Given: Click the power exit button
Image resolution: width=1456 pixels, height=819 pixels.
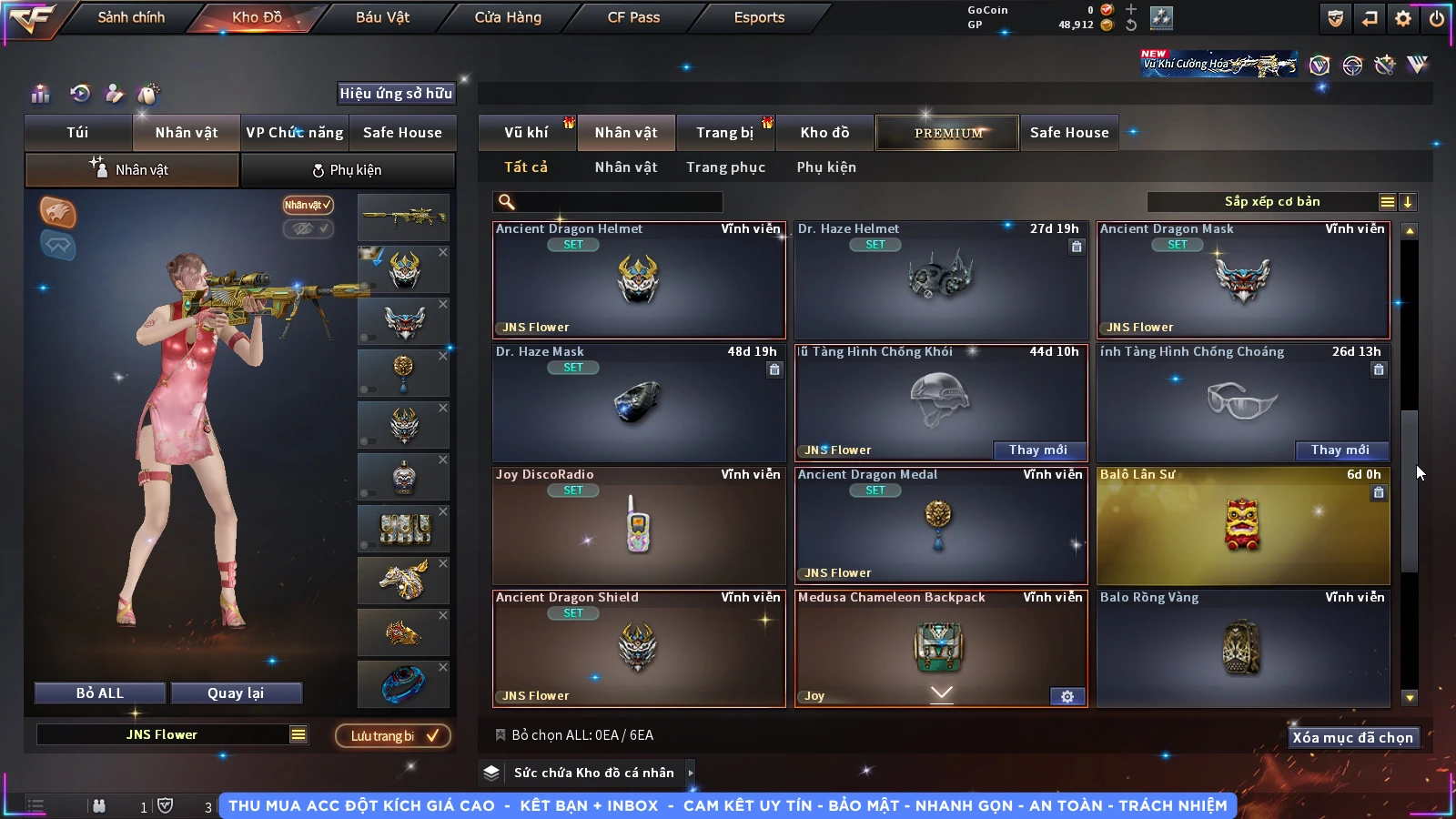Looking at the screenshot, I should click(1437, 18).
